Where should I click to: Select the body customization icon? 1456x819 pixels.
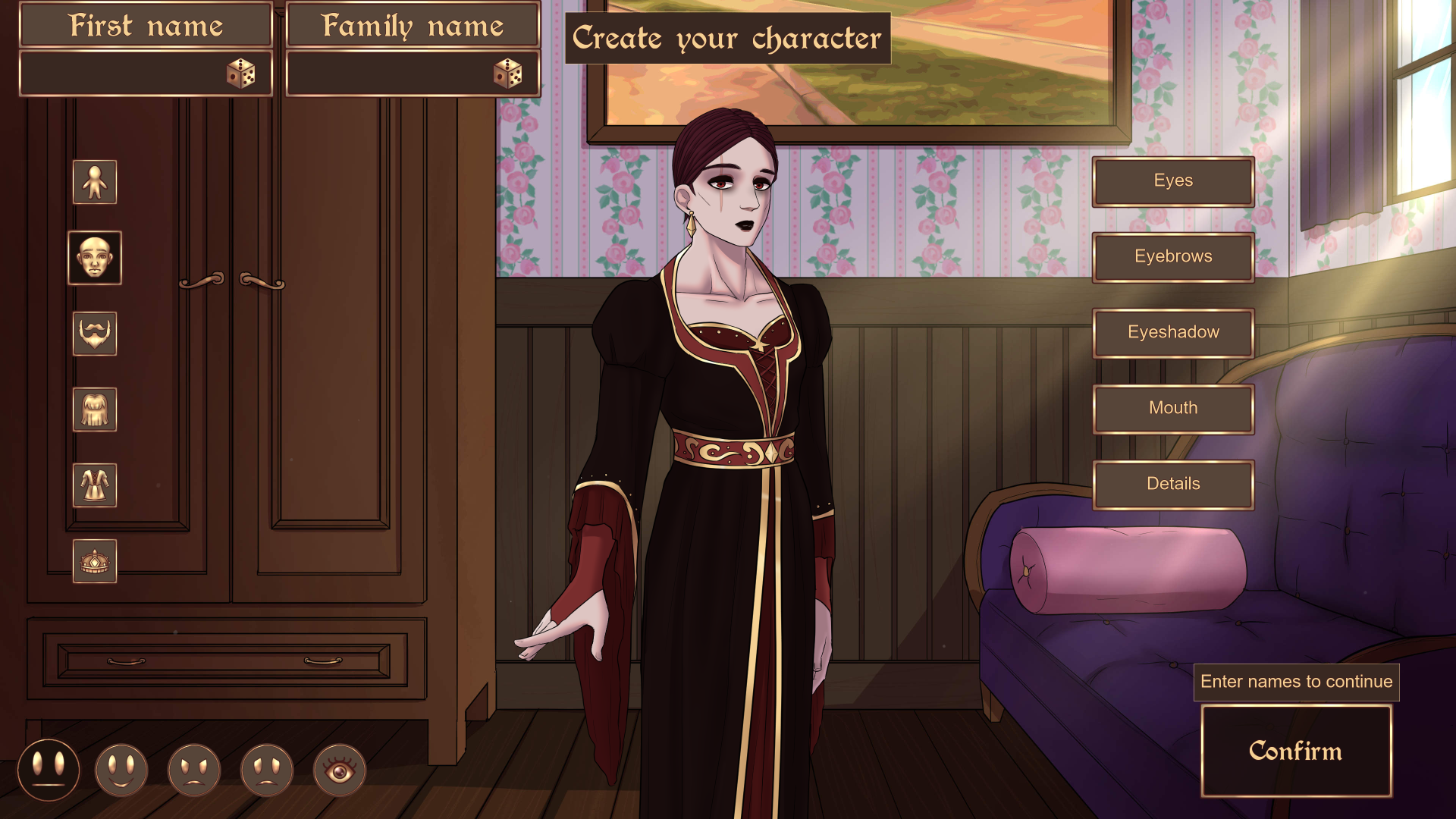[94, 182]
